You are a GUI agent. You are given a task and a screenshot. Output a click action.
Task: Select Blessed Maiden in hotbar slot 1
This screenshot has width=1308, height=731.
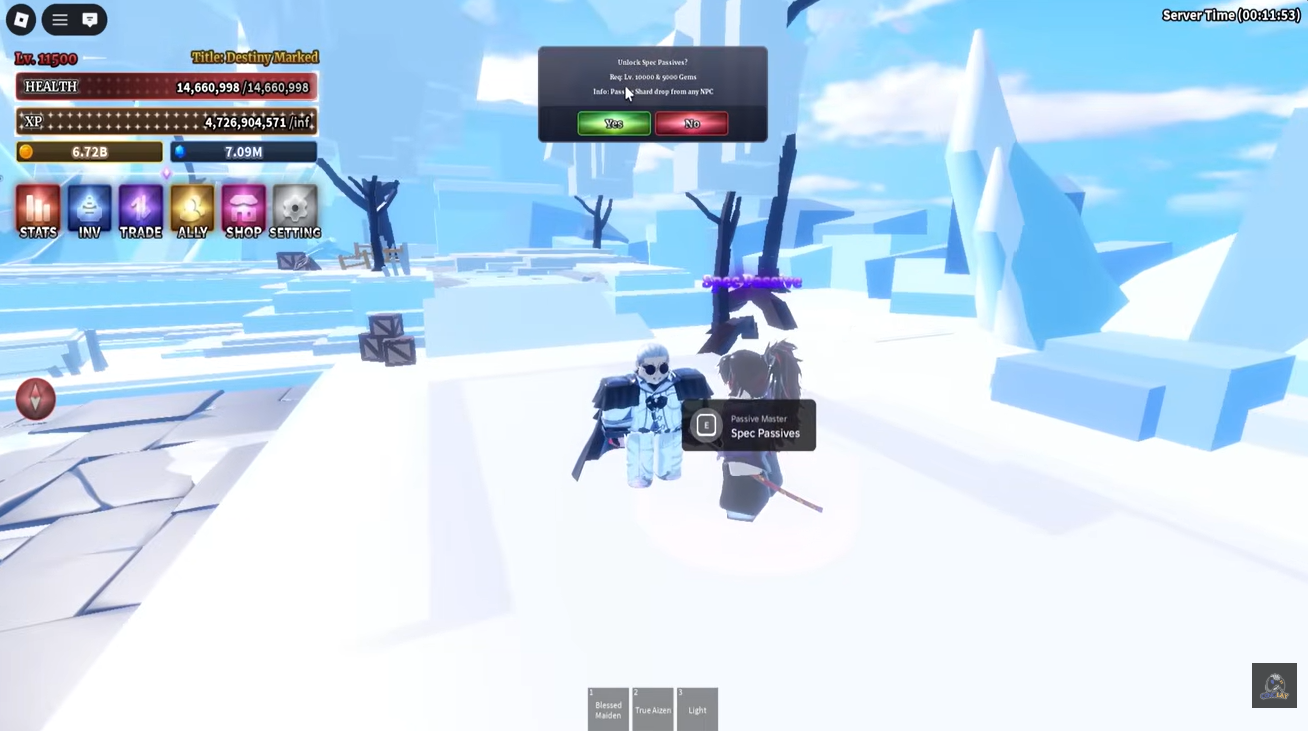608,709
